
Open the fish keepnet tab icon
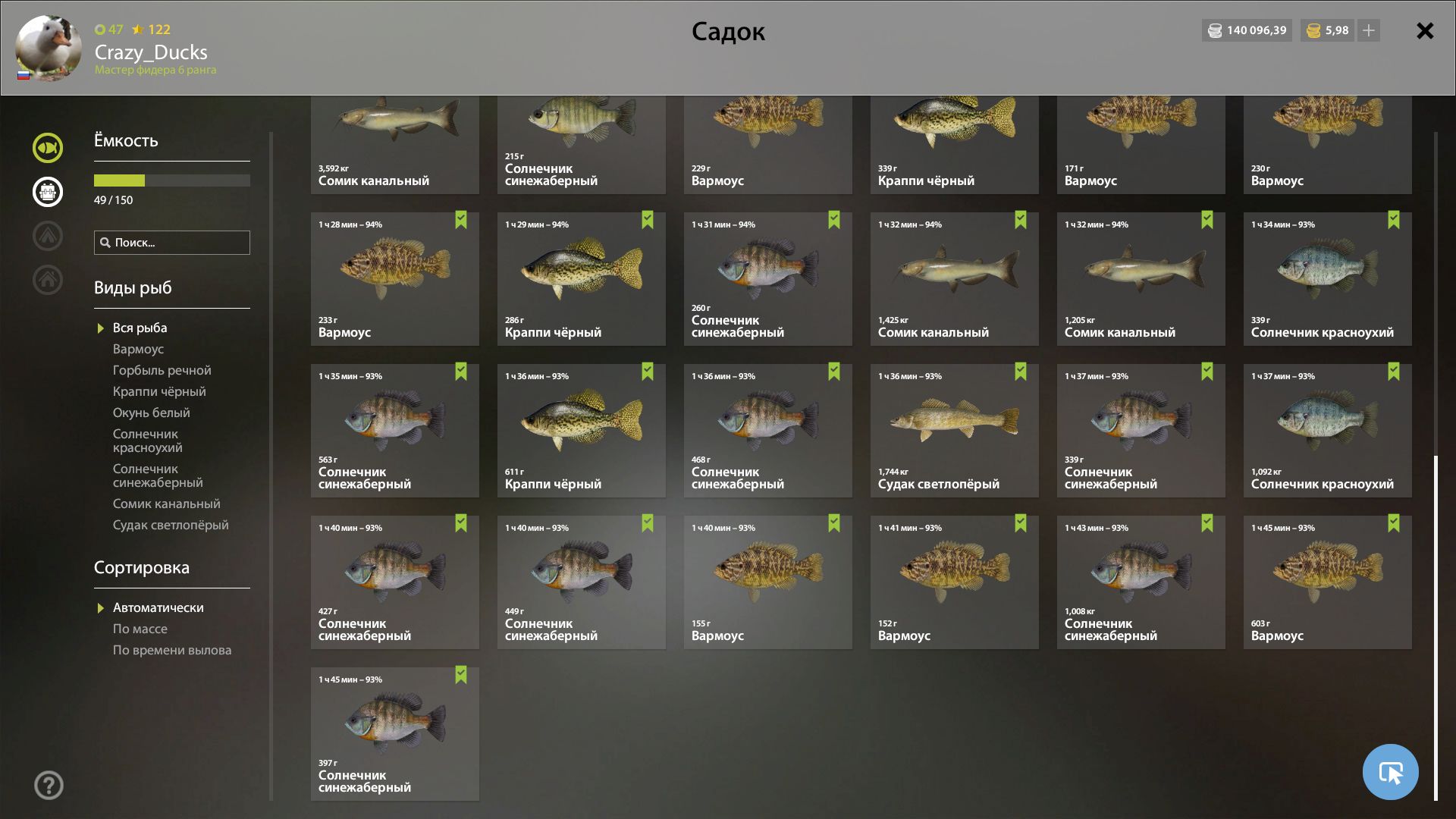coord(48,148)
